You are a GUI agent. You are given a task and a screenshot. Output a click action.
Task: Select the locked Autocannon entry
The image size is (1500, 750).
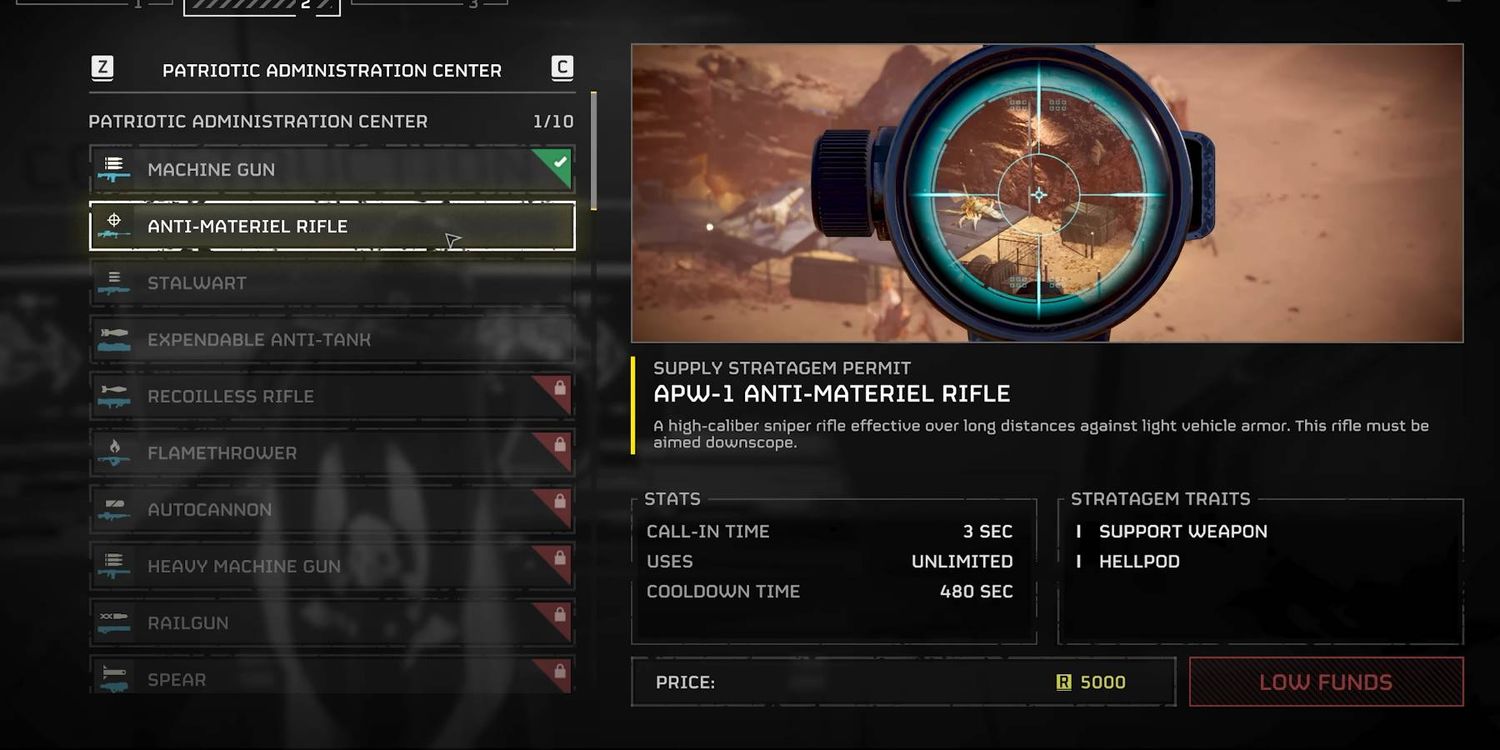click(x=331, y=510)
